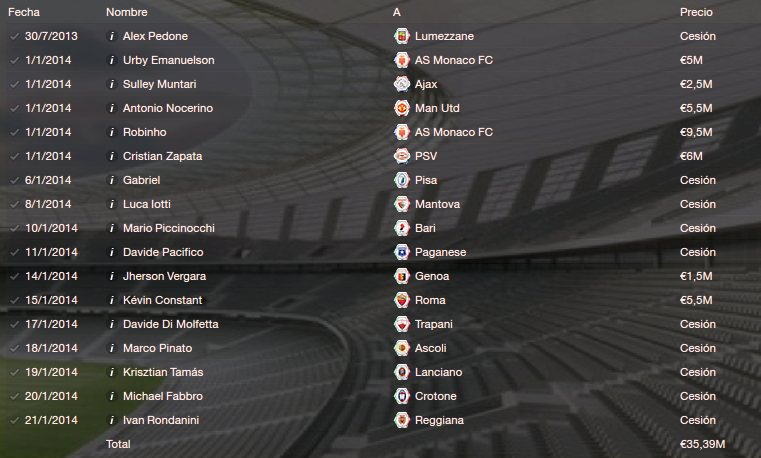View Jherson Vergara's profile

(x=164, y=276)
